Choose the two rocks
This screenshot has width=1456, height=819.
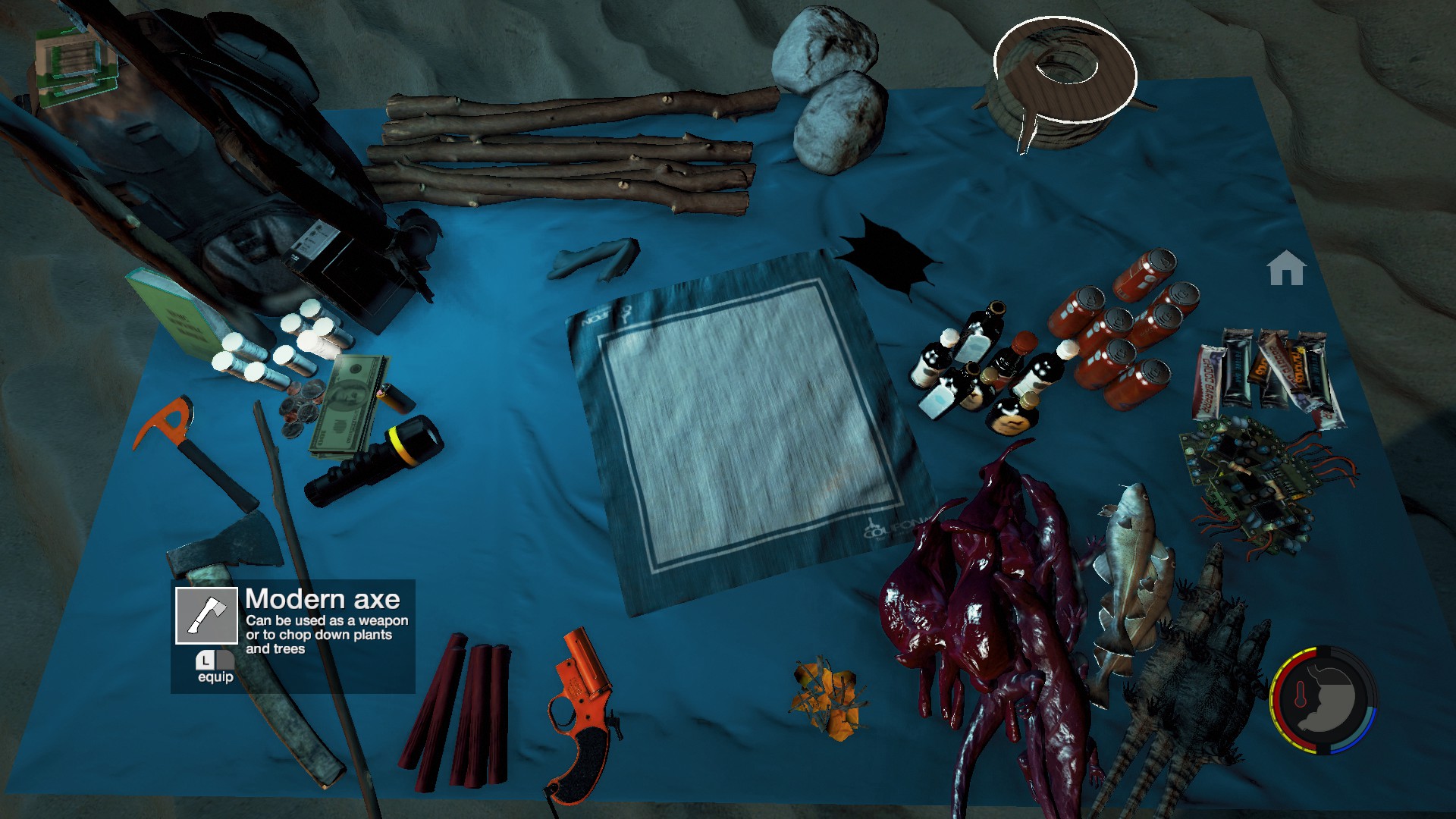[830, 87]
